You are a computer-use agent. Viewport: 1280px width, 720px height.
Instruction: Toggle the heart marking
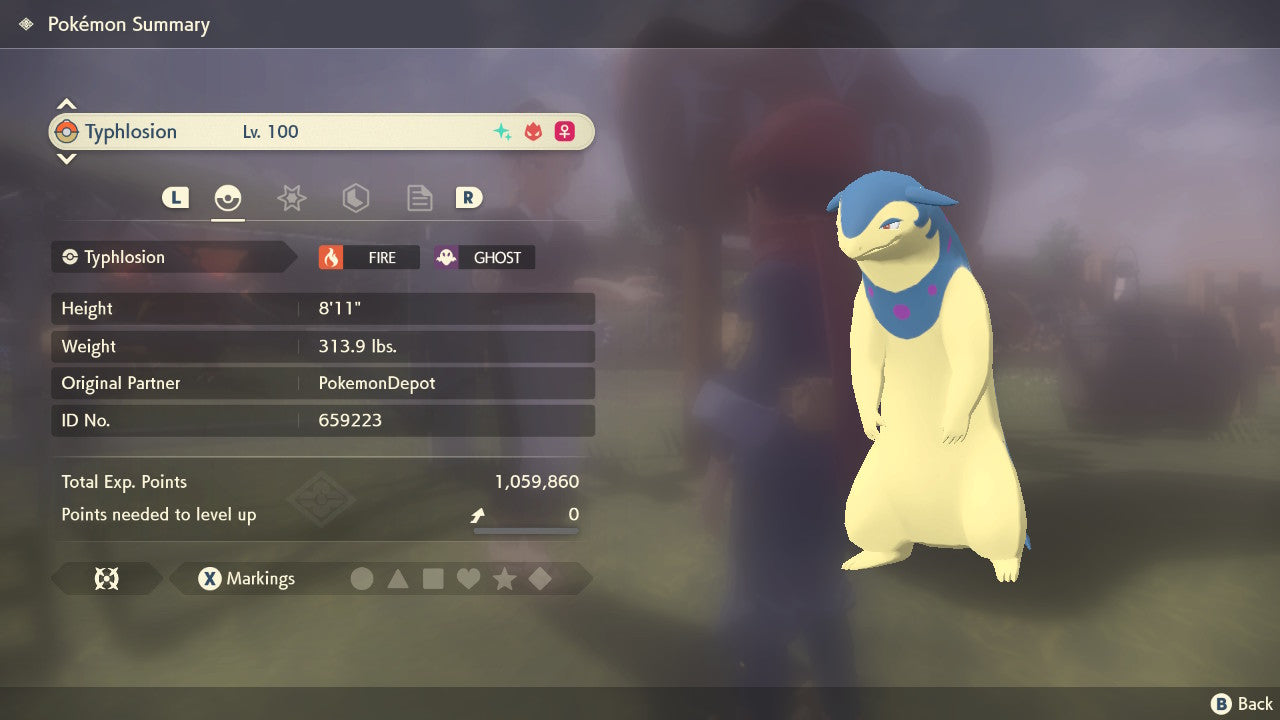pos(468,579)
